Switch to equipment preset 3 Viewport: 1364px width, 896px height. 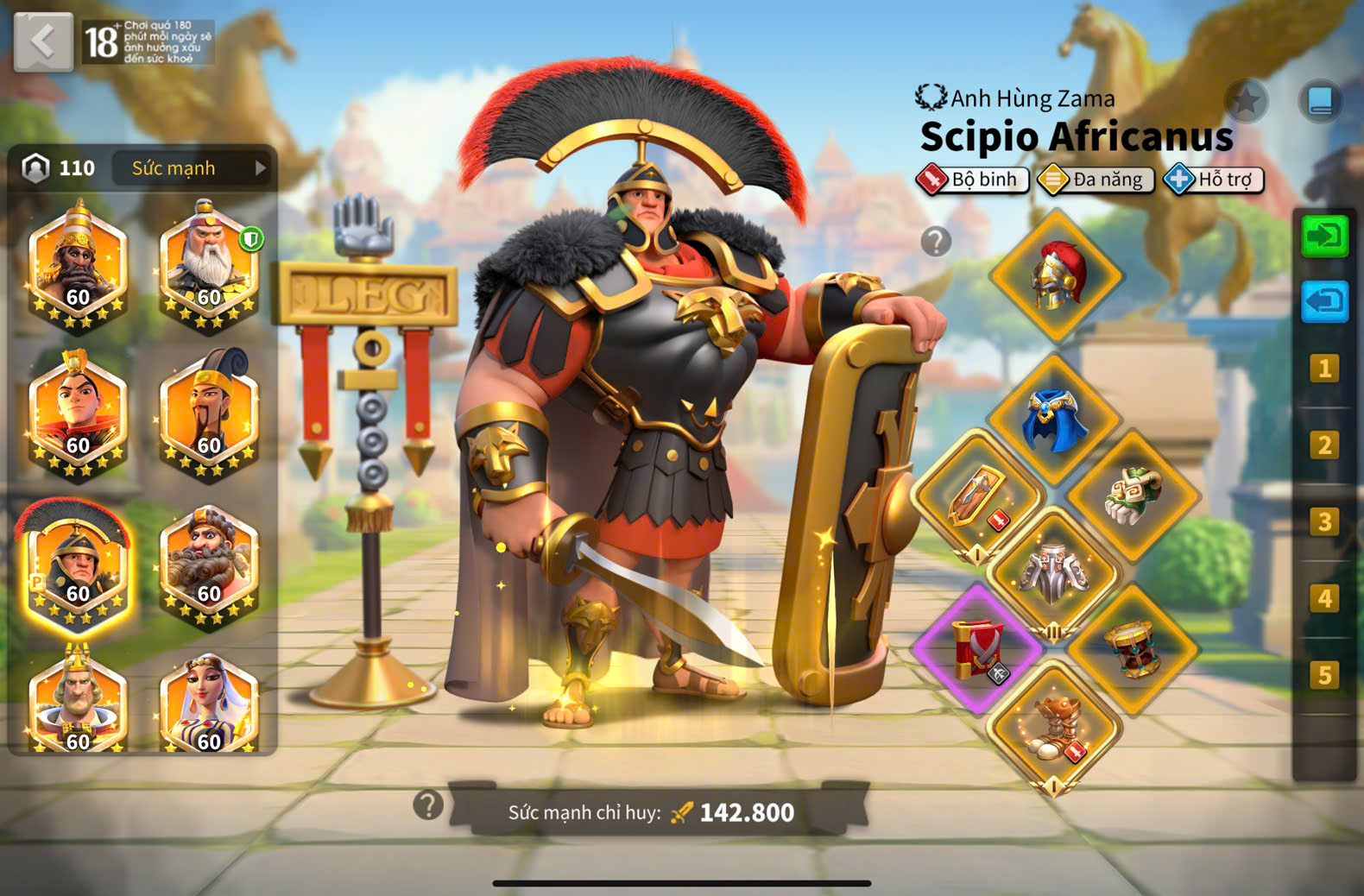(1323, 522)
